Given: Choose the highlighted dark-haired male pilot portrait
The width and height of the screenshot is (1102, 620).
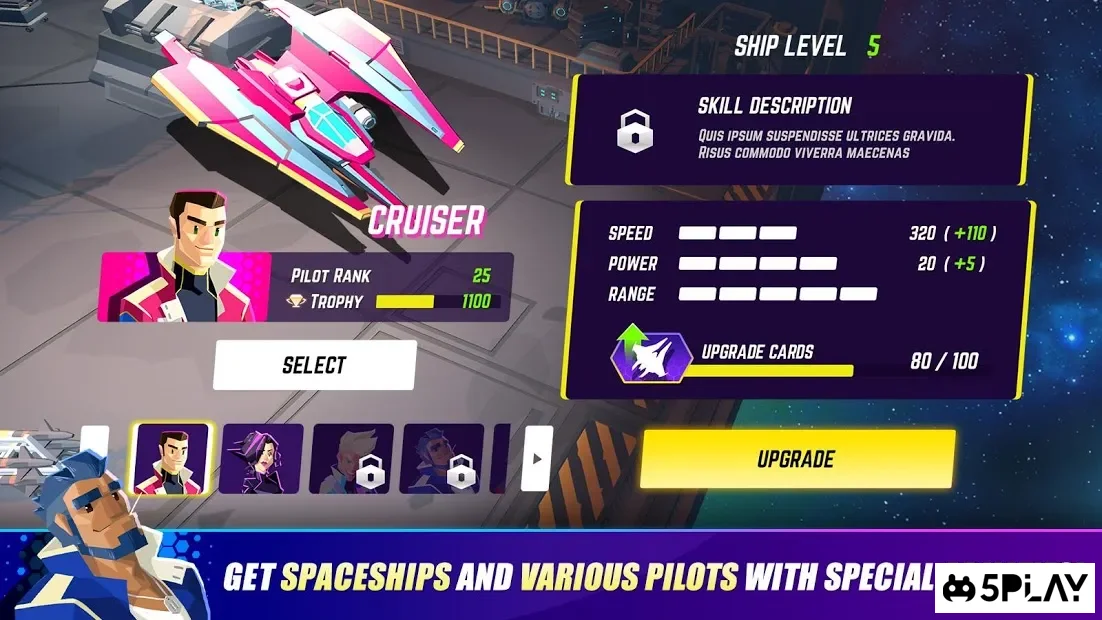Looking at the screenshot, I should 172,459.
